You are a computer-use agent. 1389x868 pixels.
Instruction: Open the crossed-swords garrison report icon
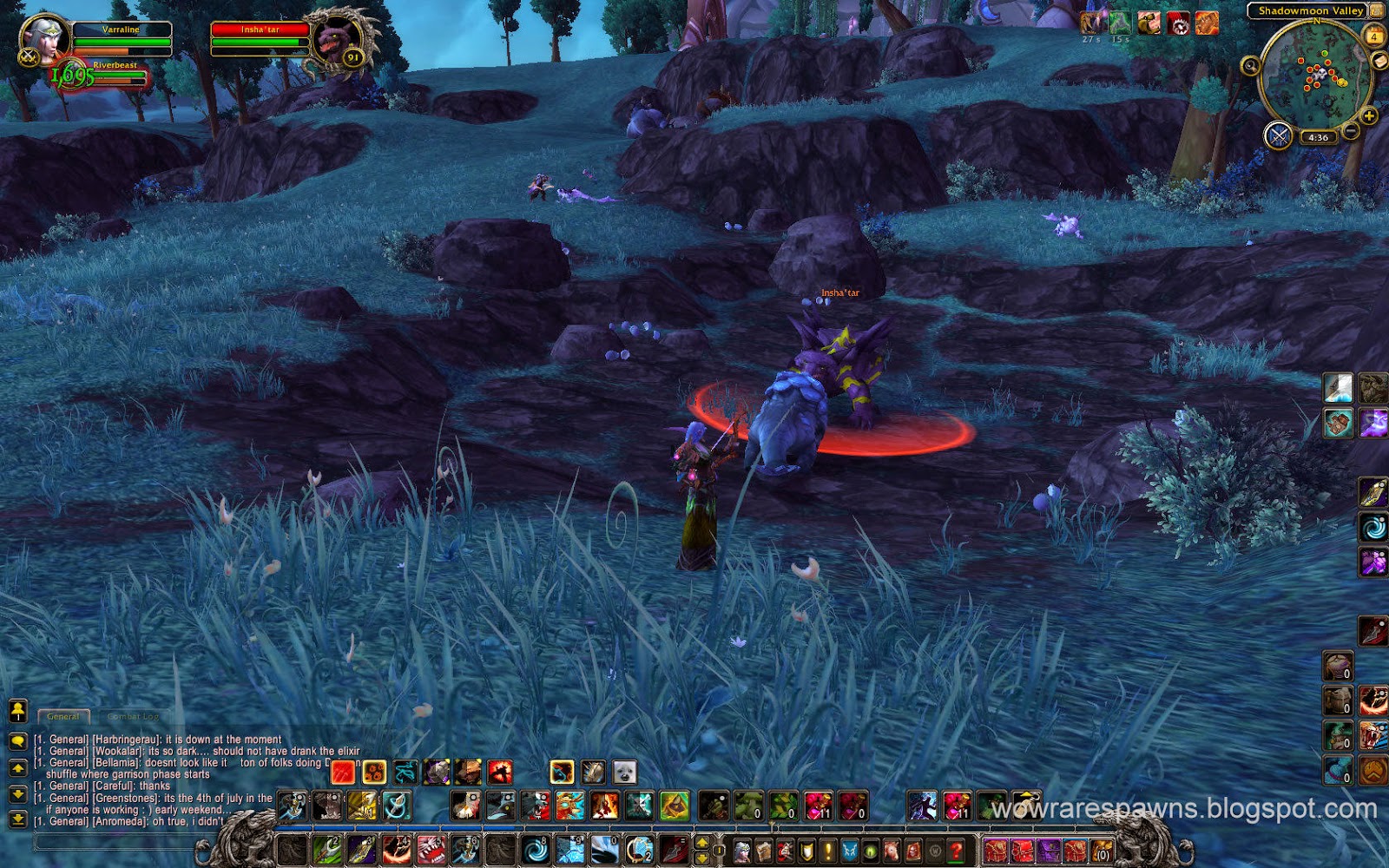tap(1278, 135)
